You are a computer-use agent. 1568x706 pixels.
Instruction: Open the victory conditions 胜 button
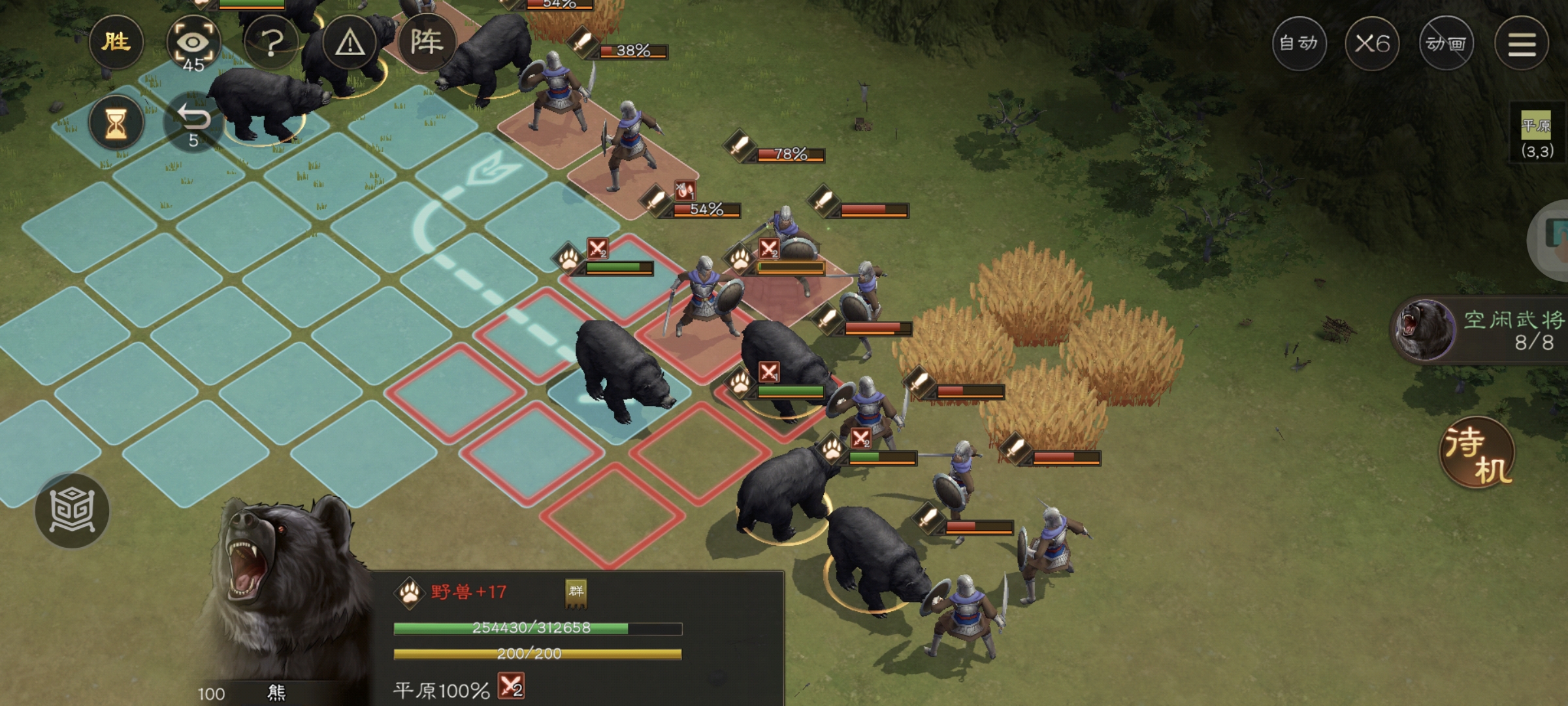tap(116, 42)
